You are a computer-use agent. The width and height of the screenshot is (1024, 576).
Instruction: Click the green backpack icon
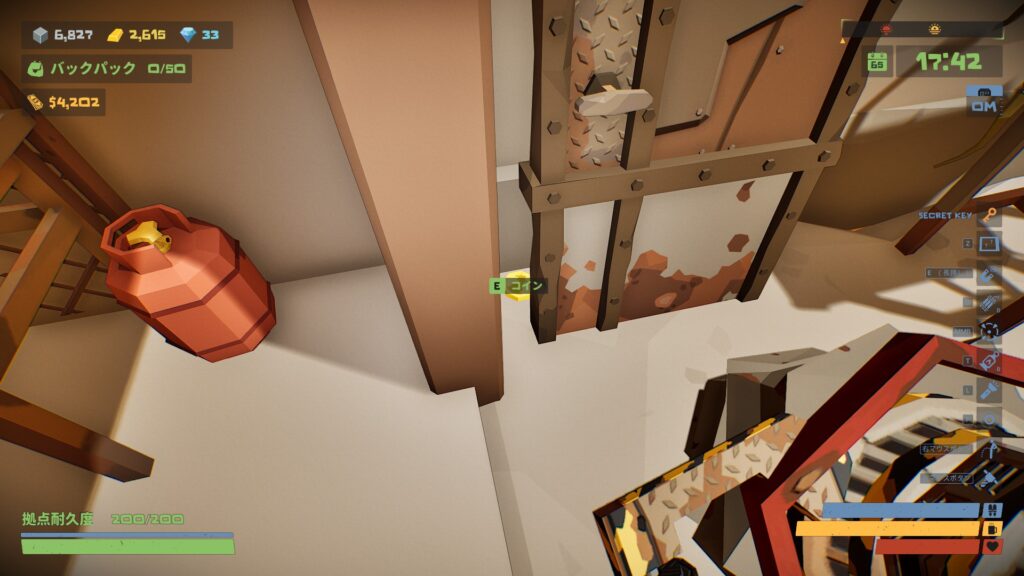pos(36,69)
